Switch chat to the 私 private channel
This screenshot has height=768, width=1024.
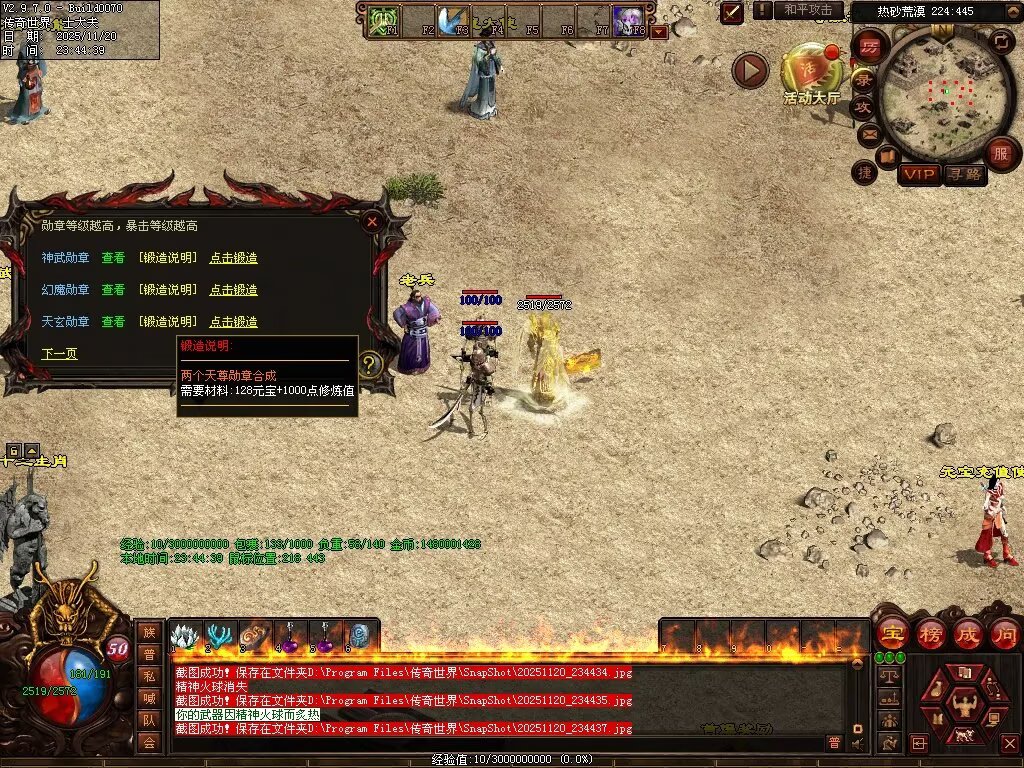click(149, 676)
